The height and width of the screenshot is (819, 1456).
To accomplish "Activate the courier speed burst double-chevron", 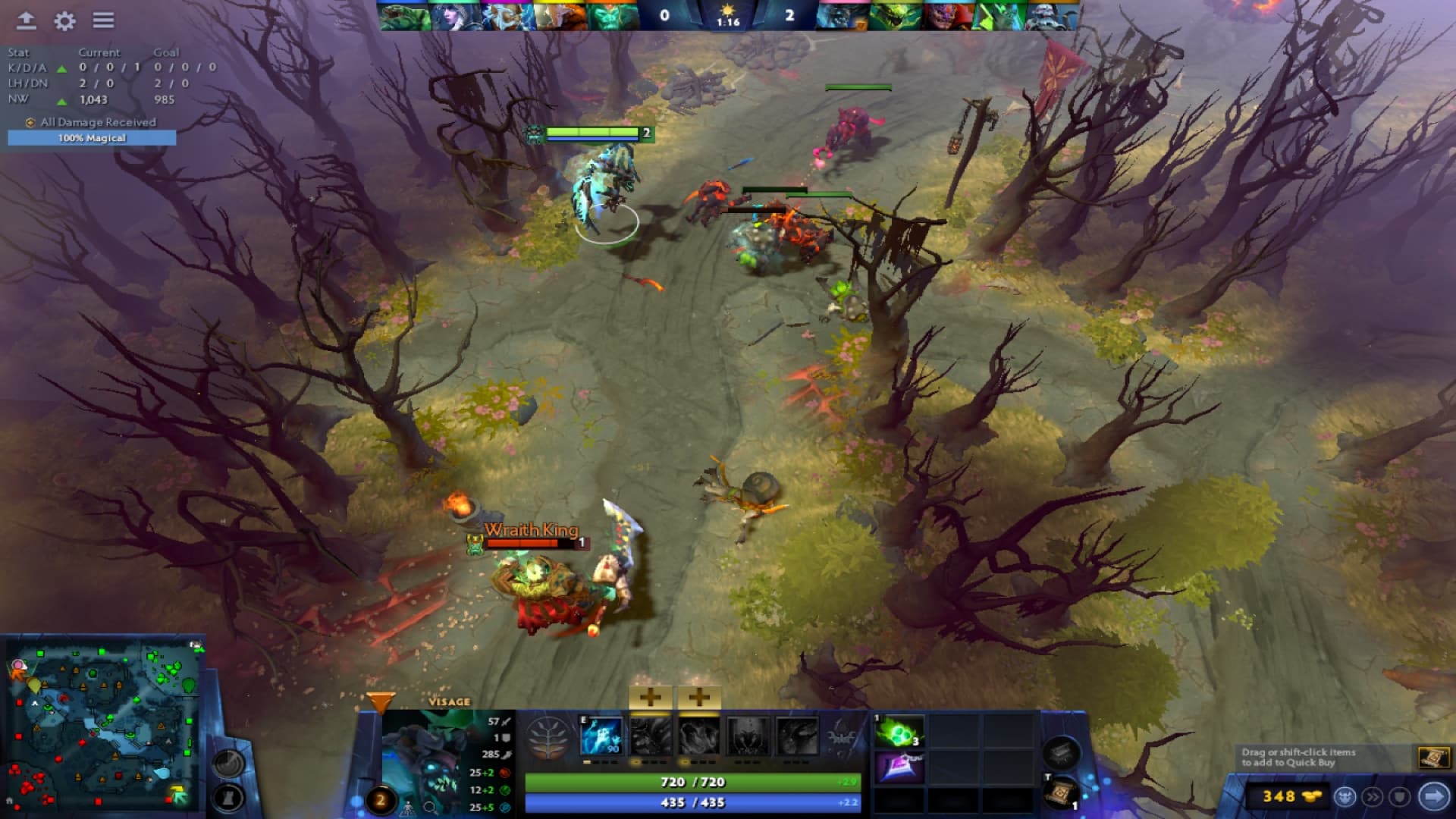I will 1373,797.
